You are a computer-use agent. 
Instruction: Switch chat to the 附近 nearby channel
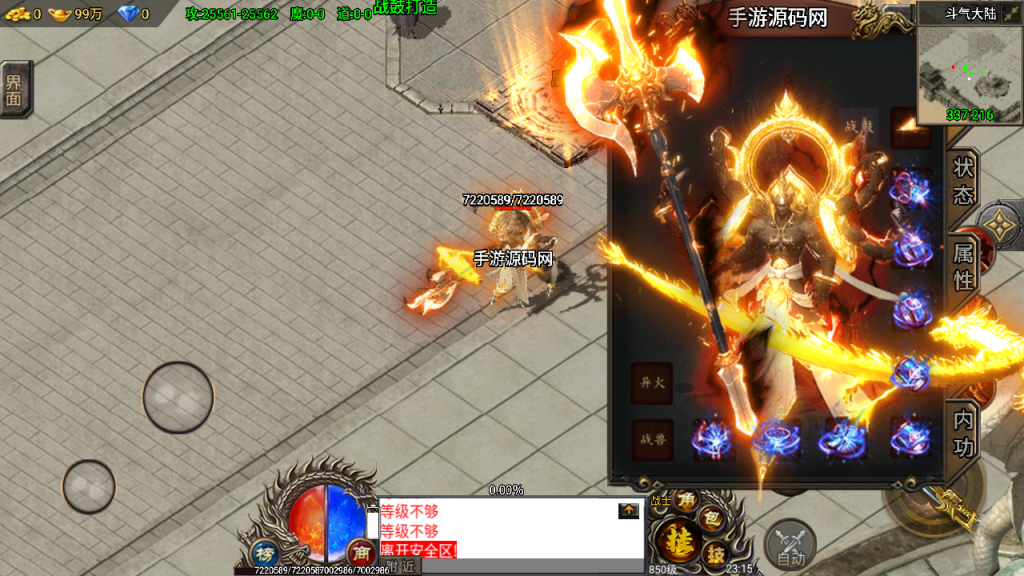(401, 566)
